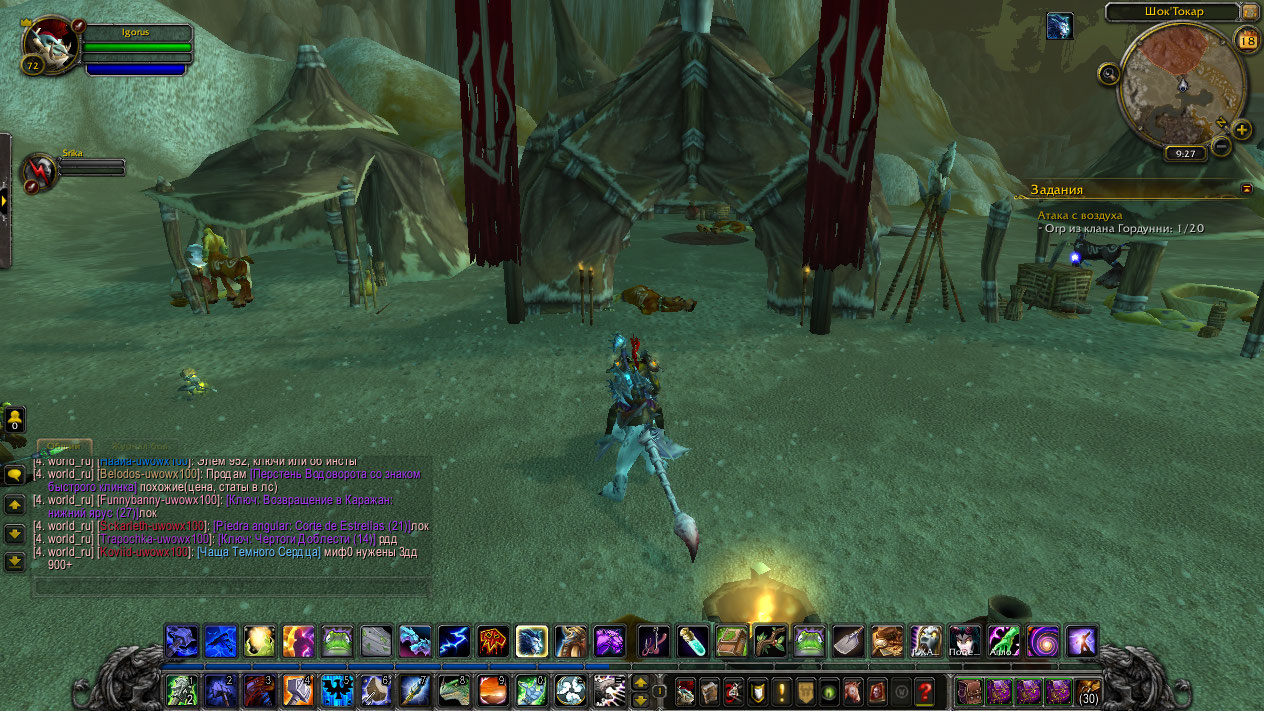The width and height of the screenshot is (1264, 711).
Task: Use the fishing hook ability
Action: click(x=652, y=640)
